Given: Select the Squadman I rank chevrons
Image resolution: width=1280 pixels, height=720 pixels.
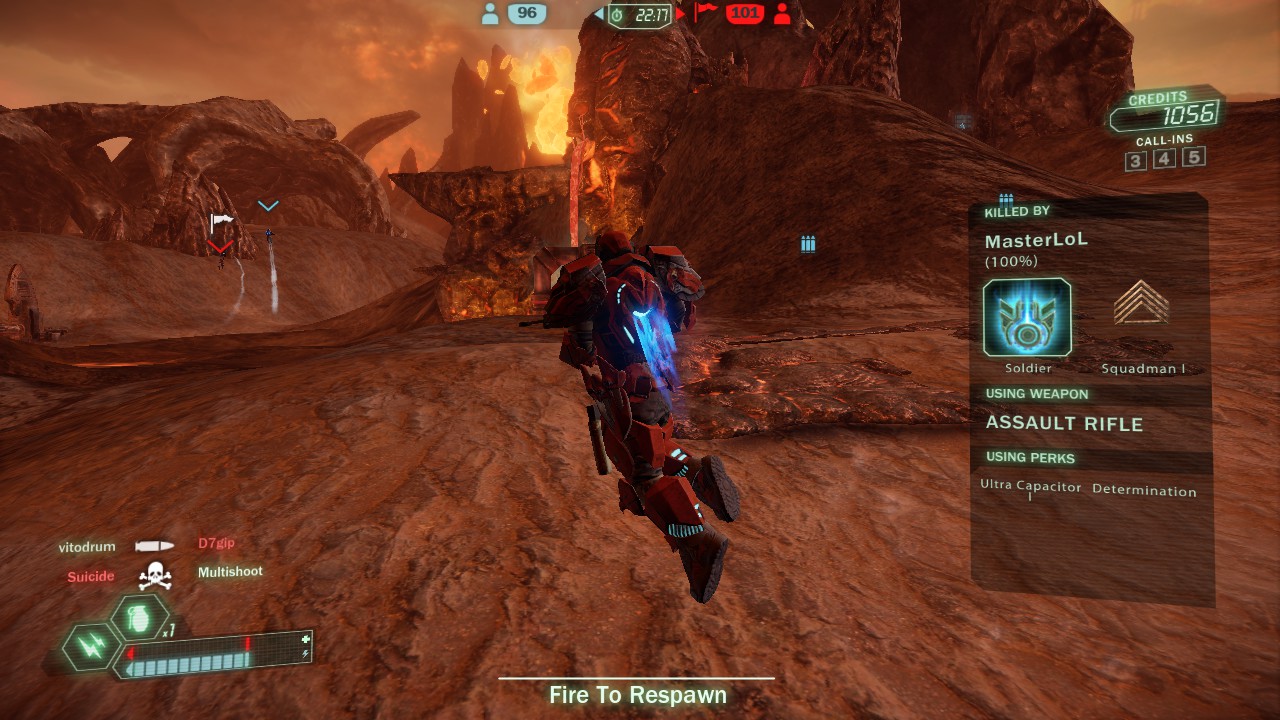Looking at the screenshot, I should coord(1141,303).
